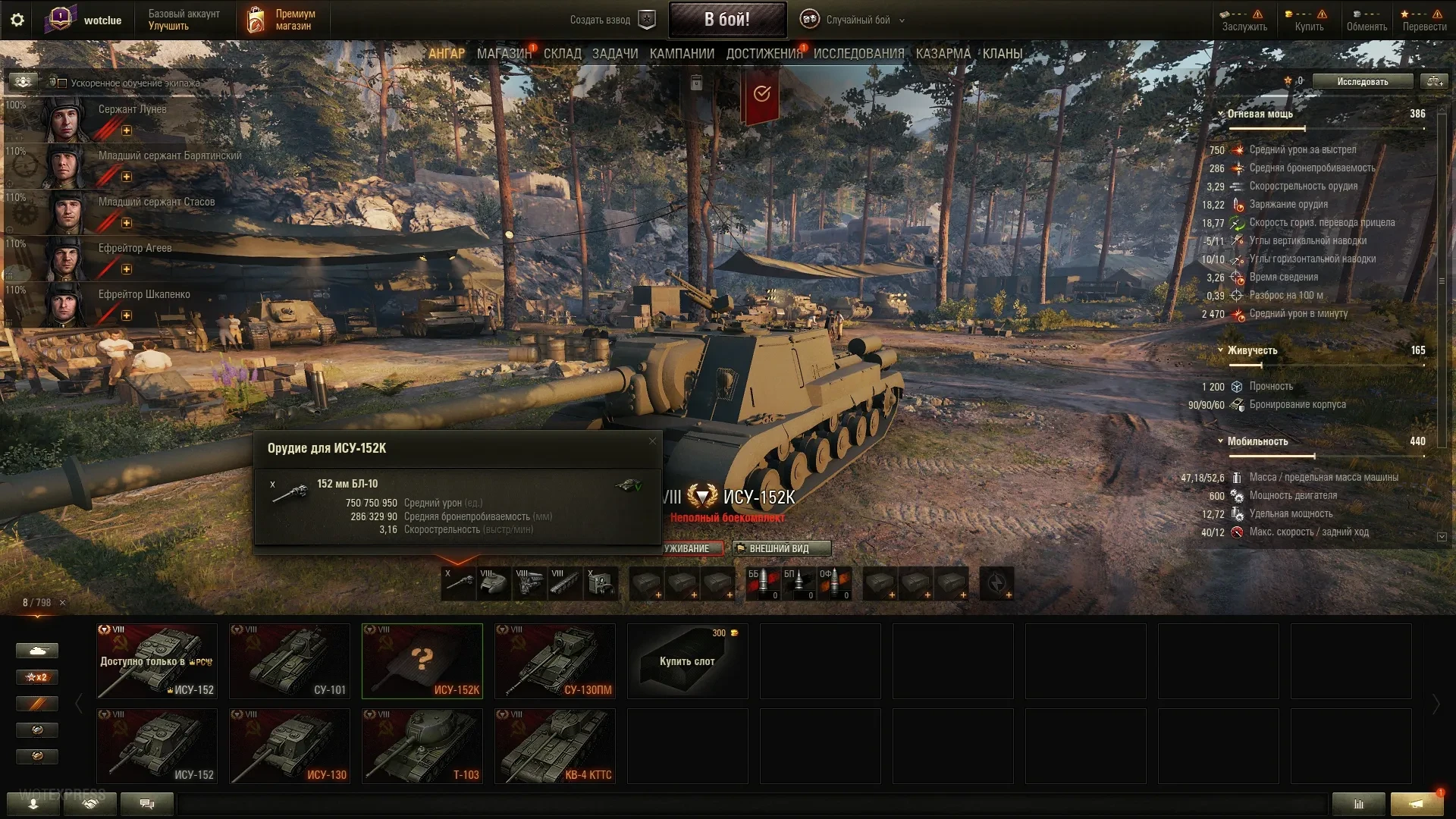
Task: Show the Достижения tab
Action: pyautogui.click(x=764, y=54)
